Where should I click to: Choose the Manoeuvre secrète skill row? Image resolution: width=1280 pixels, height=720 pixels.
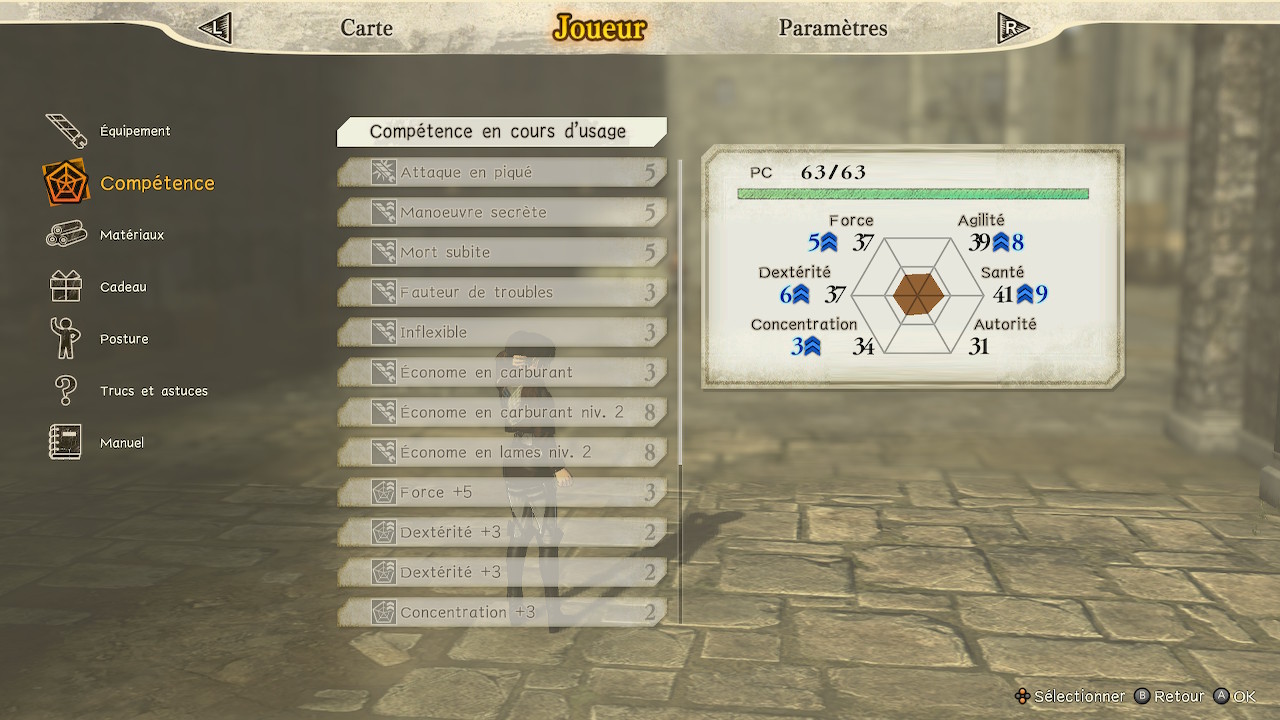coord(502,212)
